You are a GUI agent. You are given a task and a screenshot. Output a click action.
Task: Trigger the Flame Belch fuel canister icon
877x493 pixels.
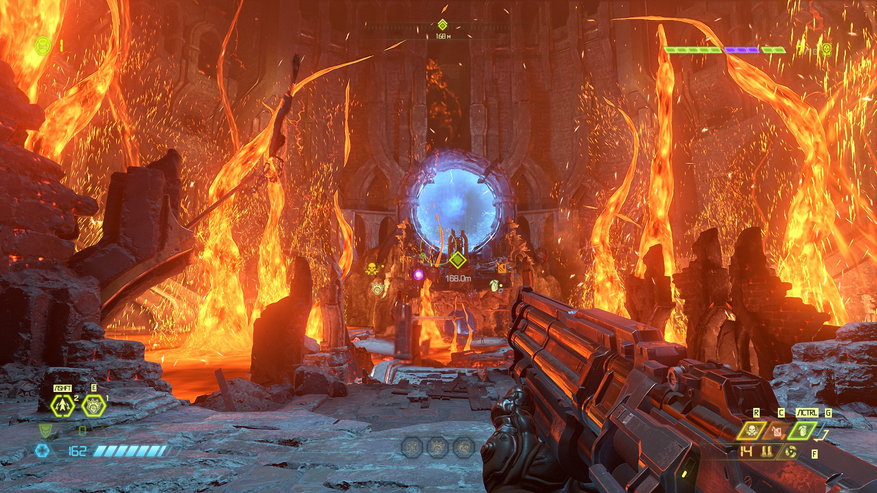click(x=776, y=430)
